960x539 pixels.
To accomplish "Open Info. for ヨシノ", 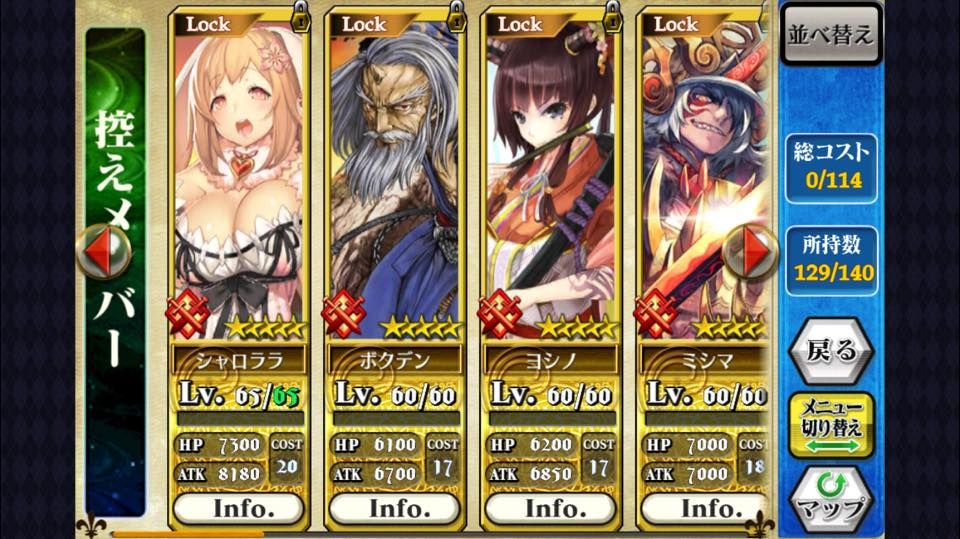I will [550, 508].
